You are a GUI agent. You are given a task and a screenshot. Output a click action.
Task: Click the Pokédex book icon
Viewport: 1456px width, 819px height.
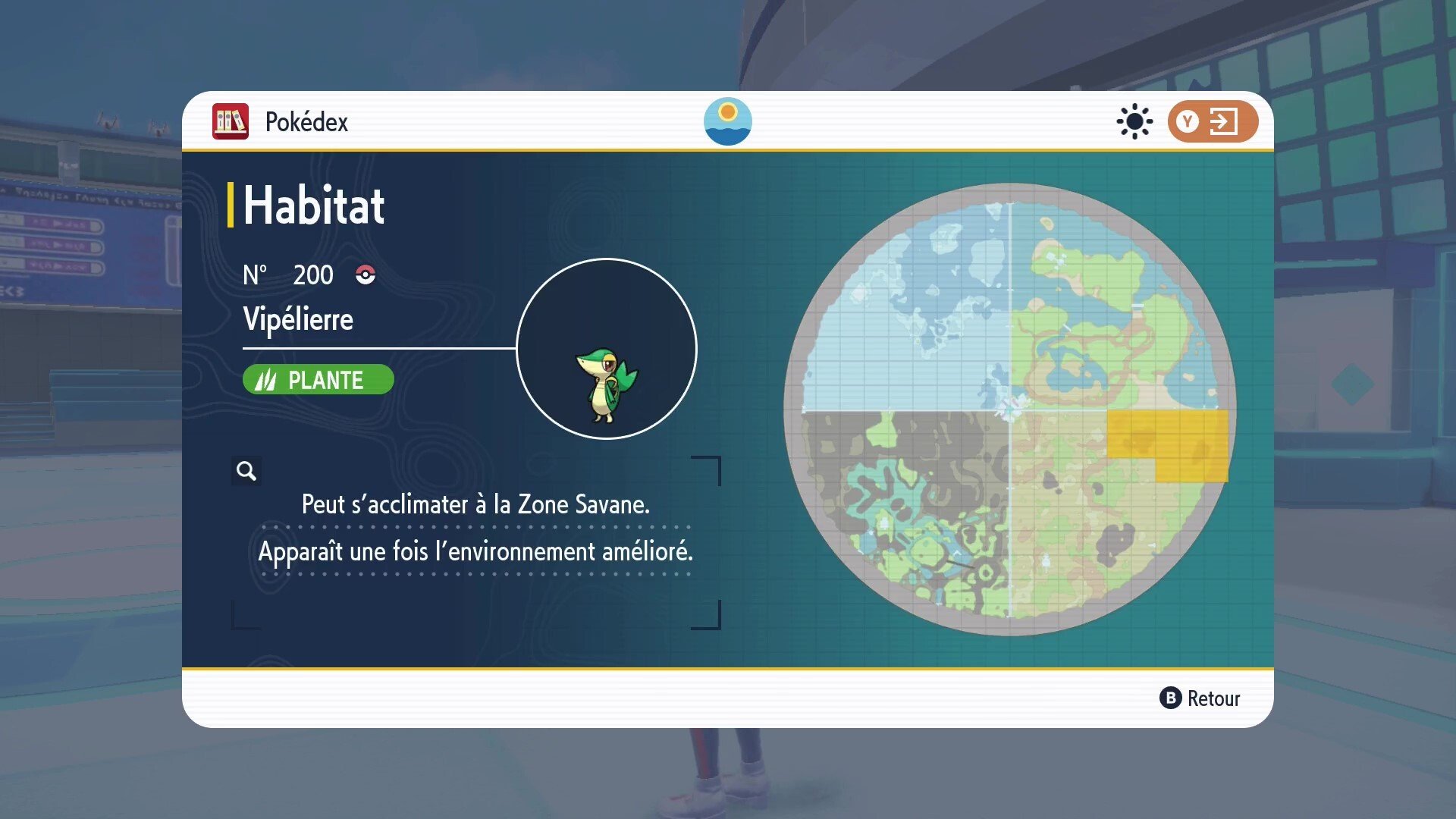point(230,121)
